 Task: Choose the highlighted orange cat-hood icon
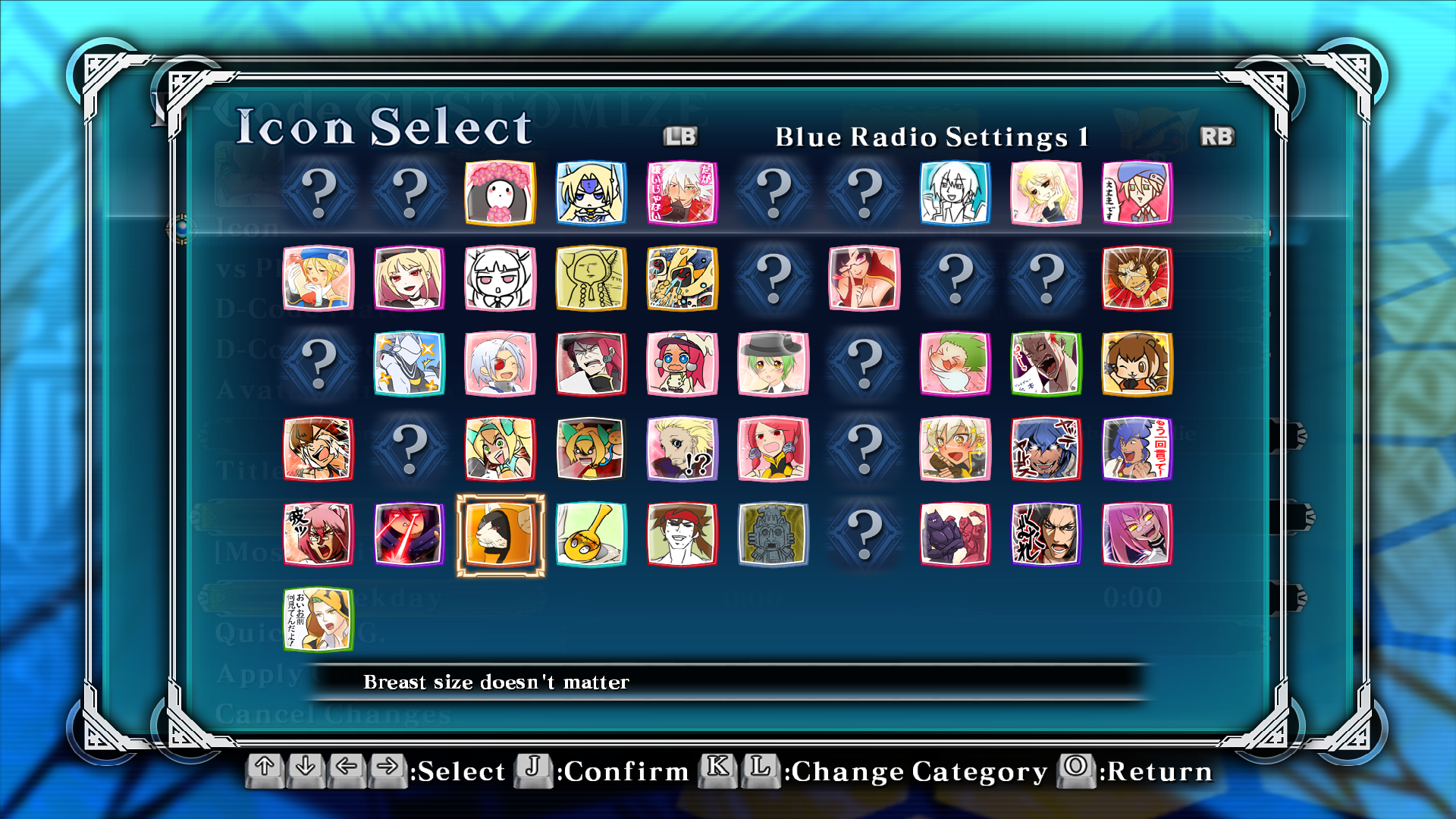pos(500,535)
